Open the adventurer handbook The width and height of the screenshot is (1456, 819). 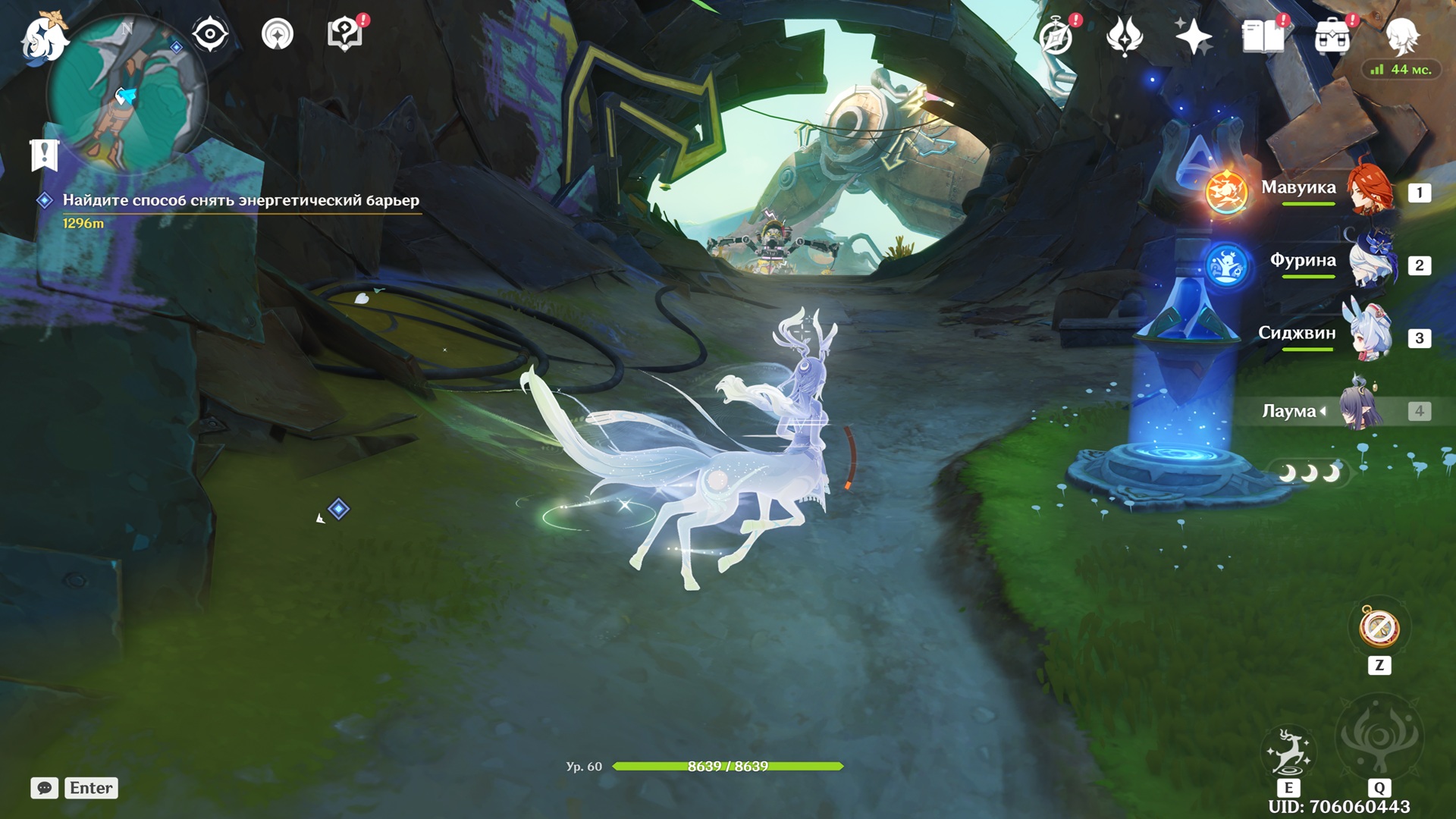pos(1263,36)
